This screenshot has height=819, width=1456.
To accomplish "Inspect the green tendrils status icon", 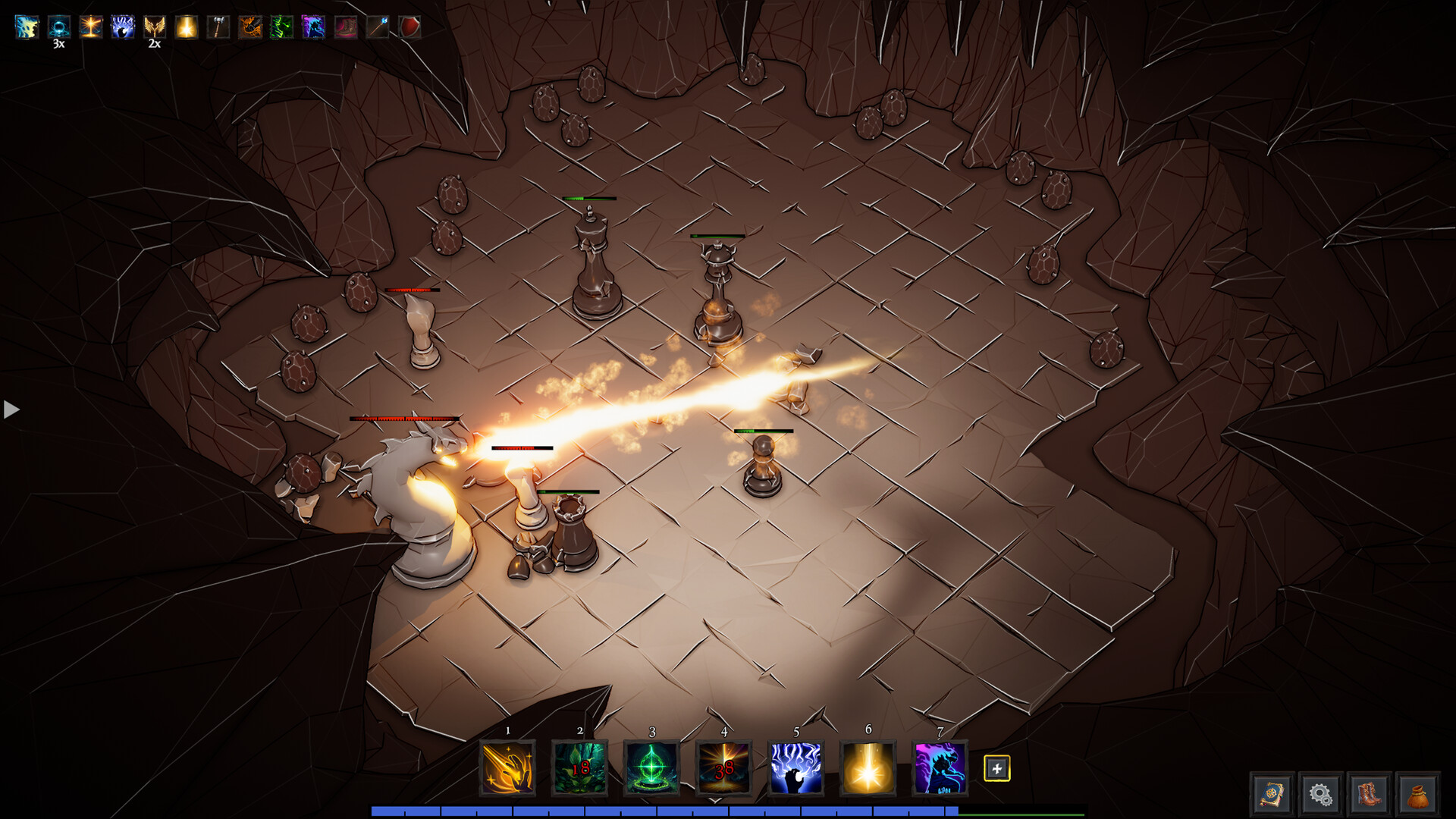I will pyautogui.click(x=281, y=27).
